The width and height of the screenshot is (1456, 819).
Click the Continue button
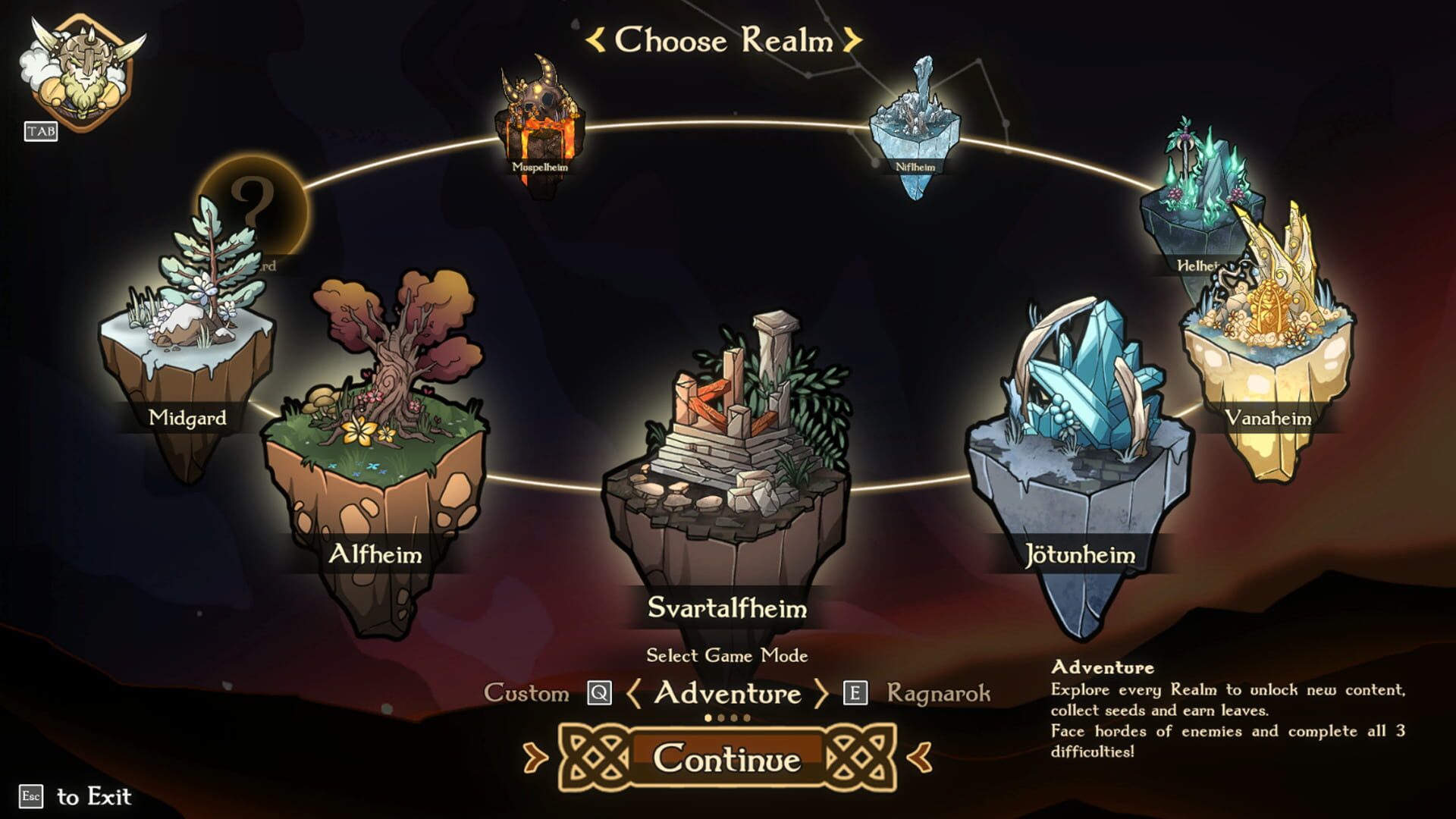tap(727, 758)
